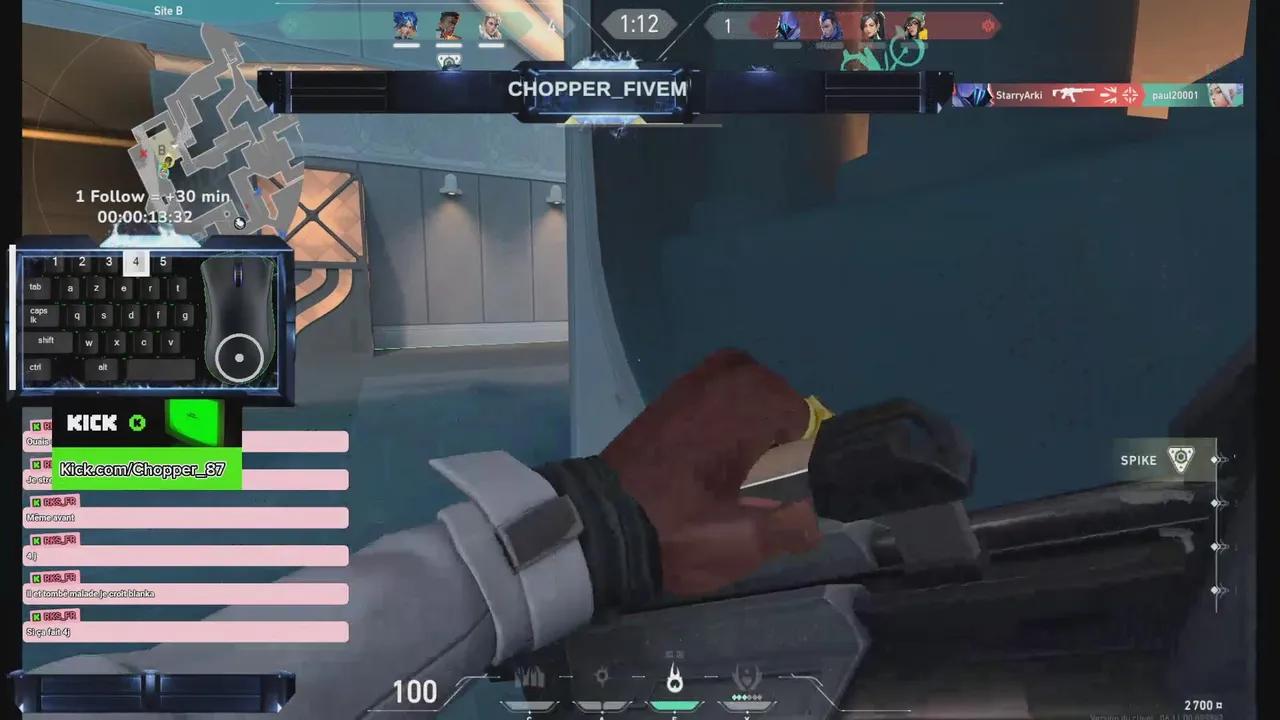Click StarryArki's rank badge in the killfeed

[972, 95]
